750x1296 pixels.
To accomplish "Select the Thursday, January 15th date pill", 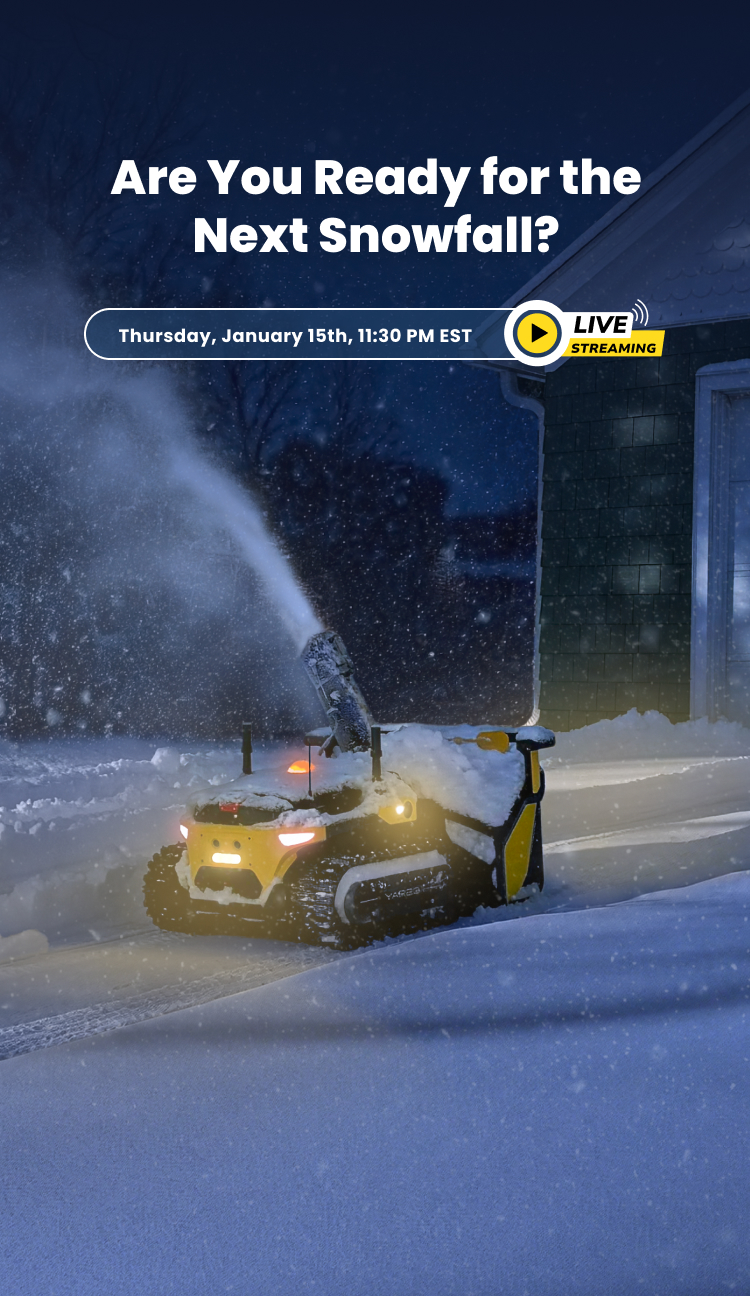I will point(295,335).
